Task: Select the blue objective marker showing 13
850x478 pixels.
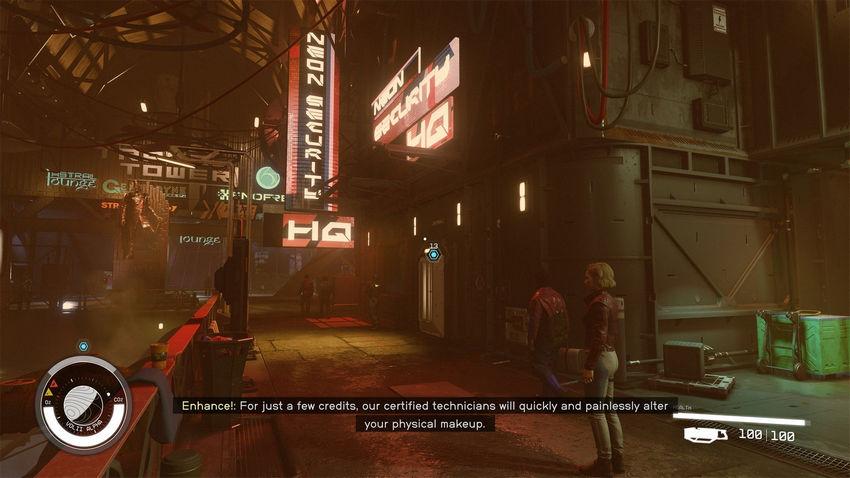Action: 433,255
